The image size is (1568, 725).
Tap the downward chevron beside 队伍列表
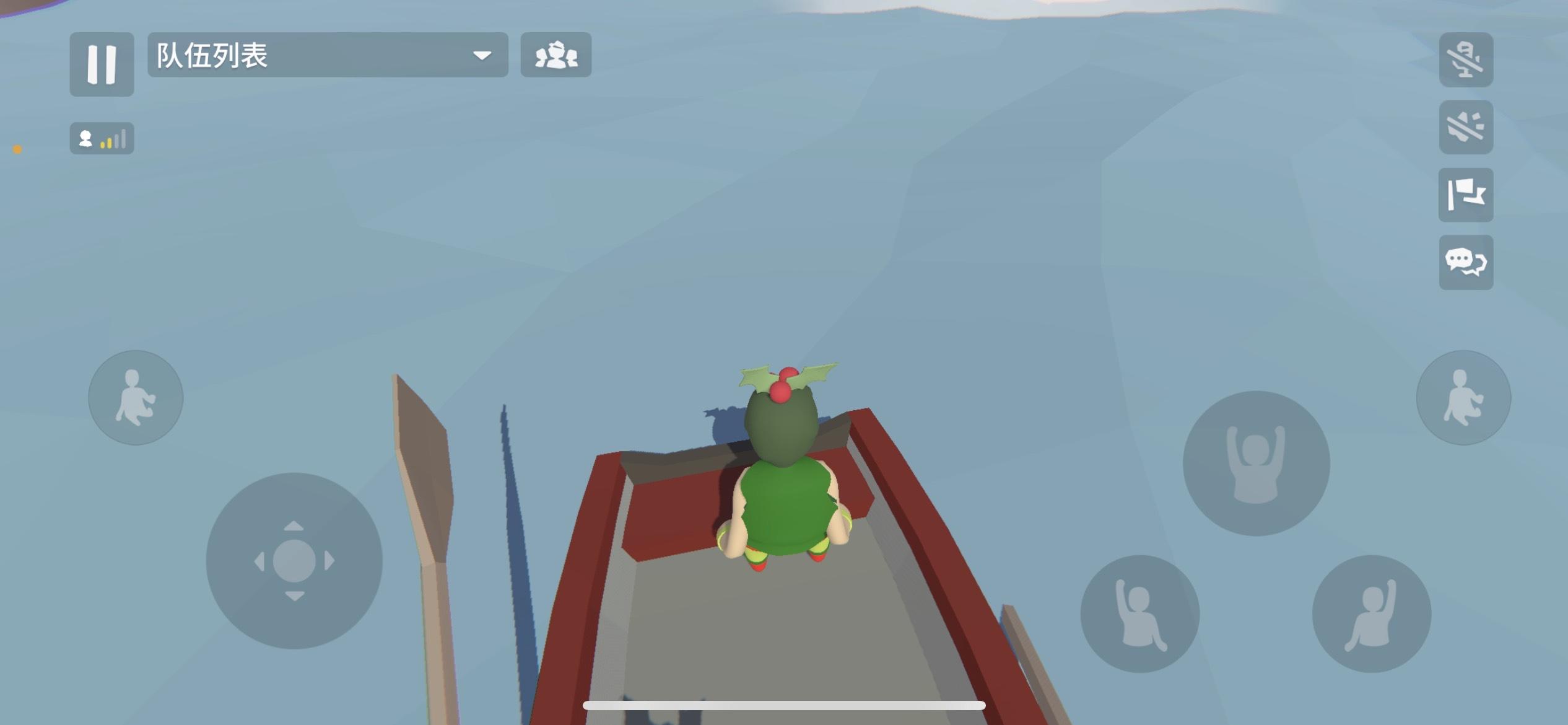pos(482,56)
